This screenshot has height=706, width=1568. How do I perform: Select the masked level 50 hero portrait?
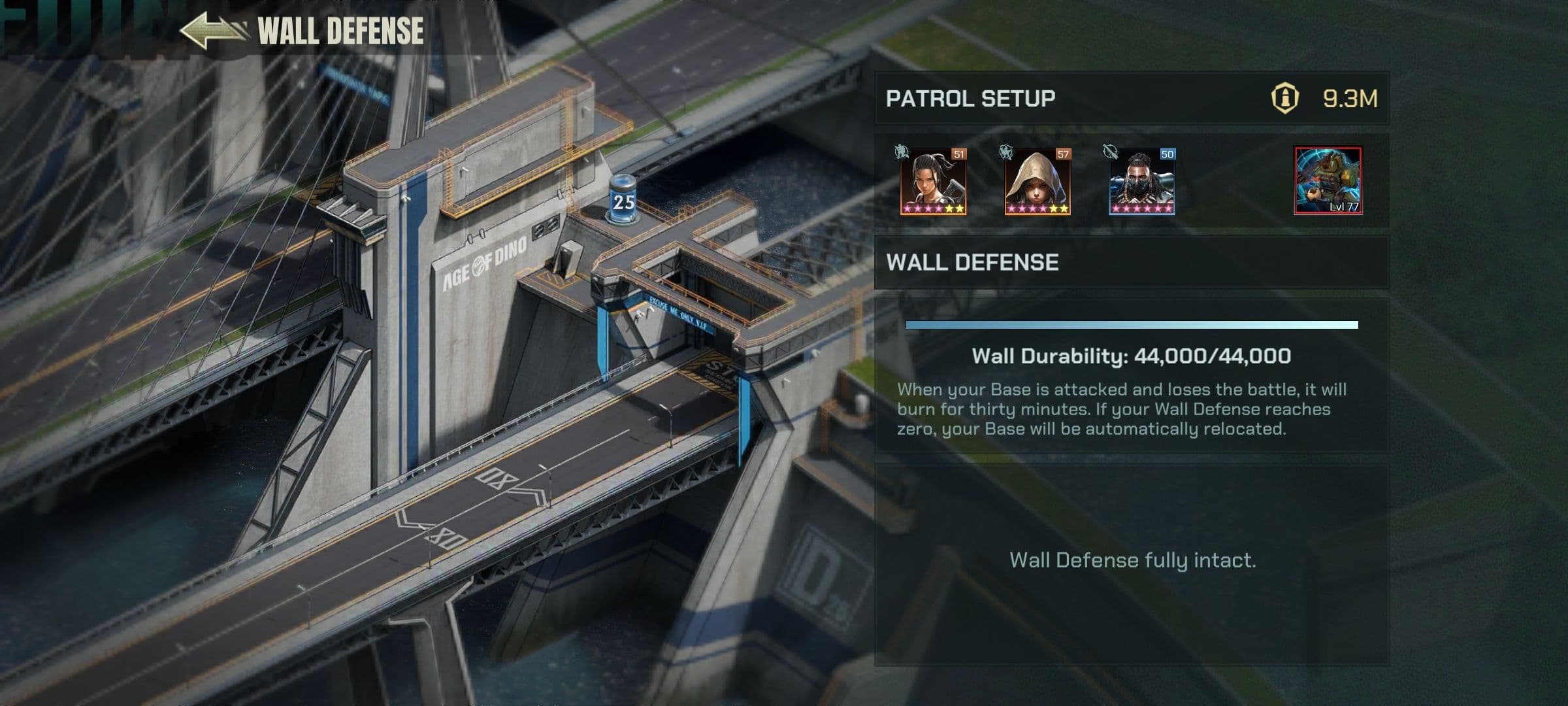[1141, 181]
